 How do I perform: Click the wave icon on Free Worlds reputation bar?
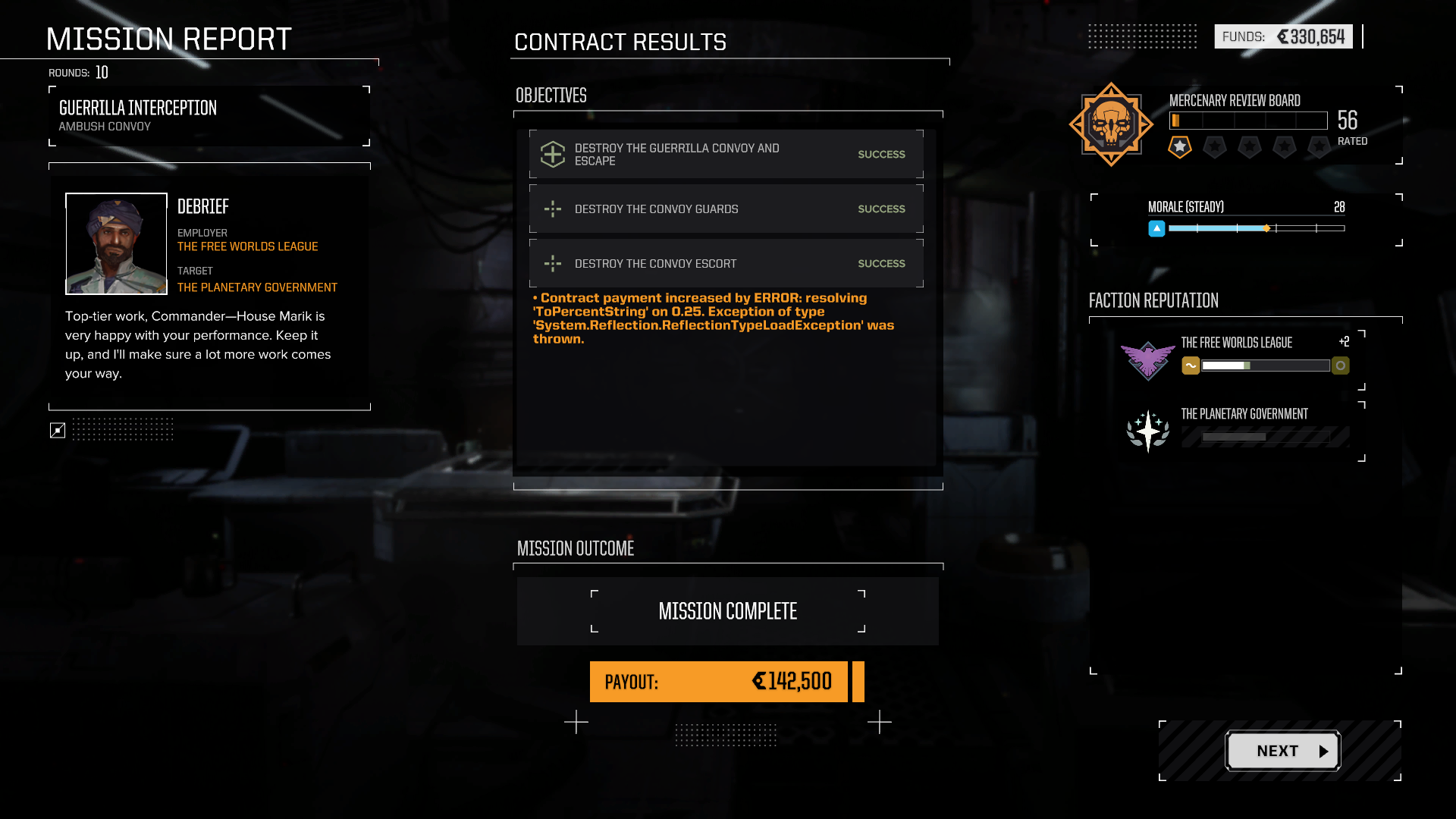1191,366
